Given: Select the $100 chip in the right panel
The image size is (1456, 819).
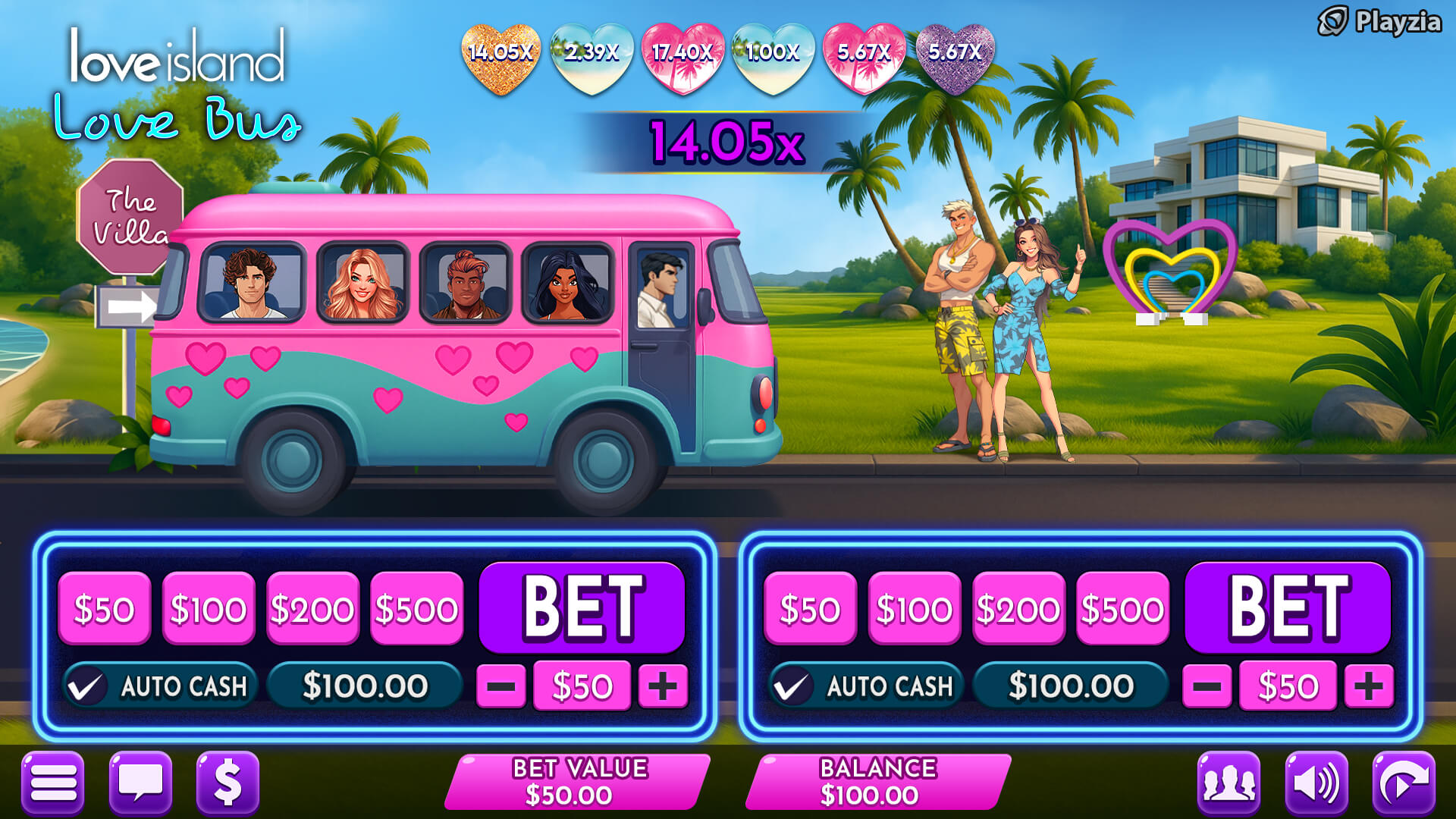Looking at the screenshot, I should point(914,609).
